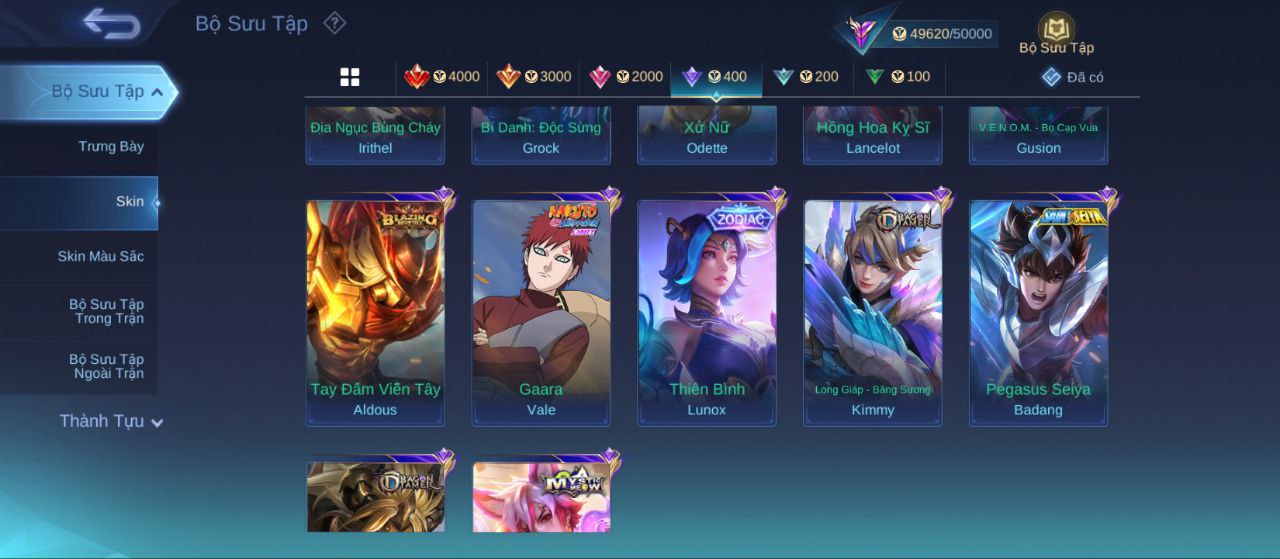Open Skin Màu Sắc in the sidebar

pyautogui.click(x=100, y=257)
